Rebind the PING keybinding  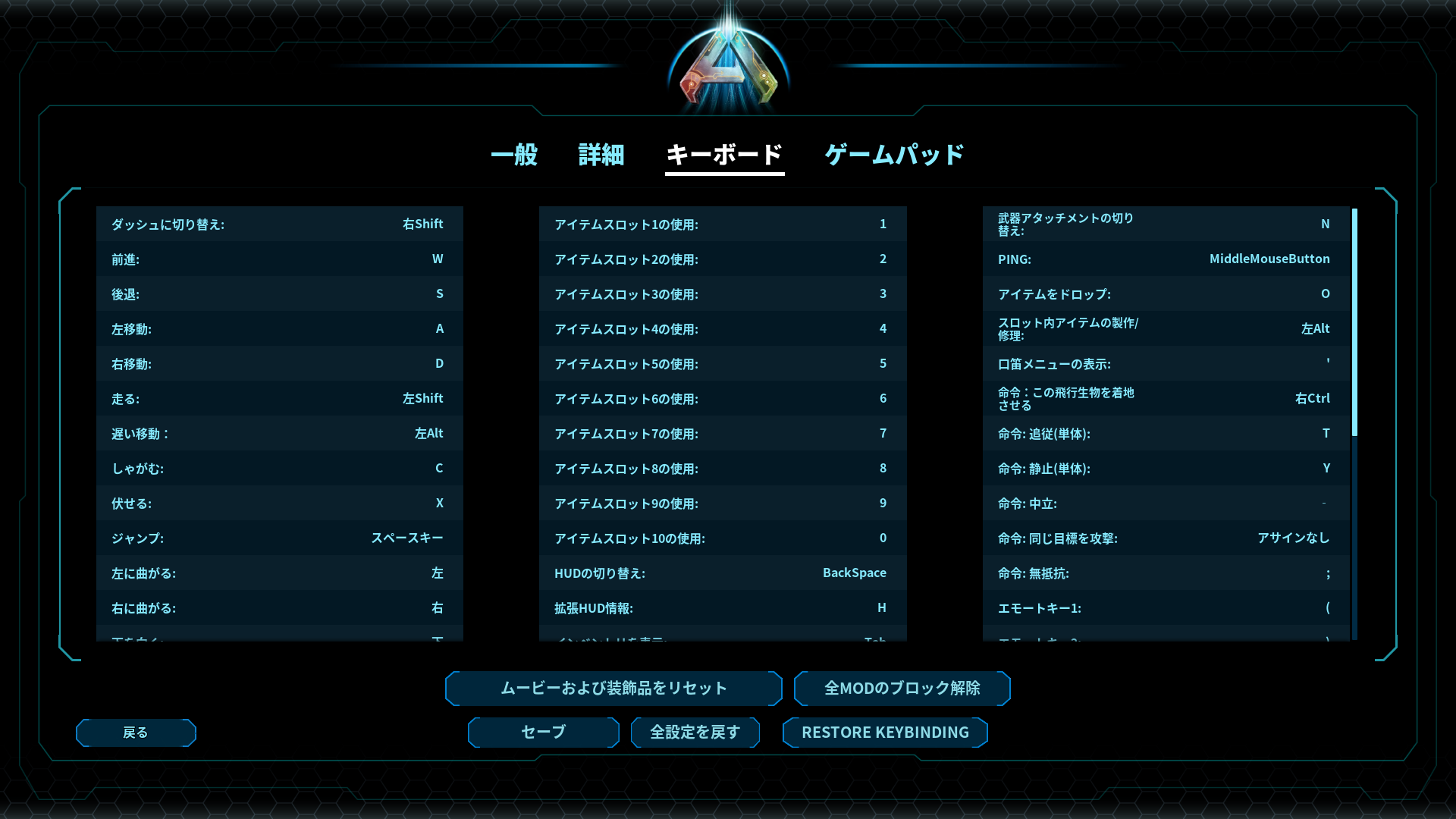tap(1163, 259)
